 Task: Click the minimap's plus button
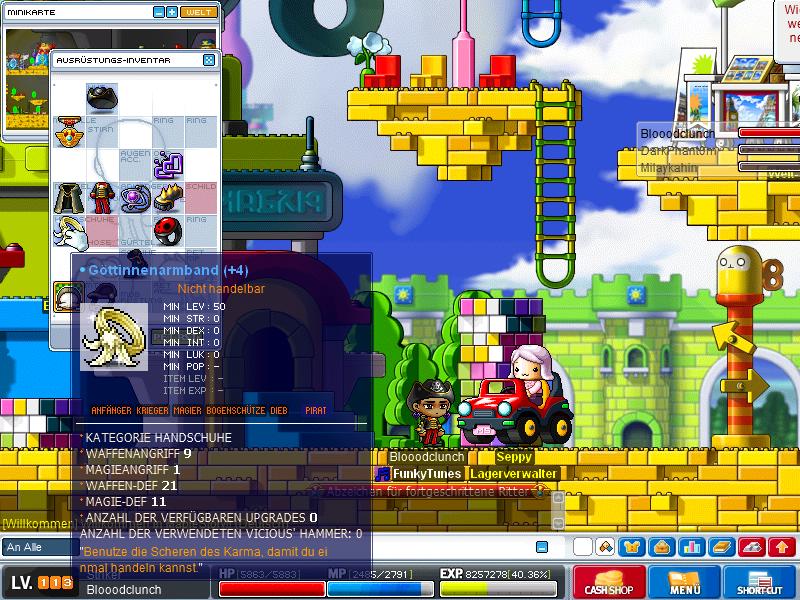point(172,12)
